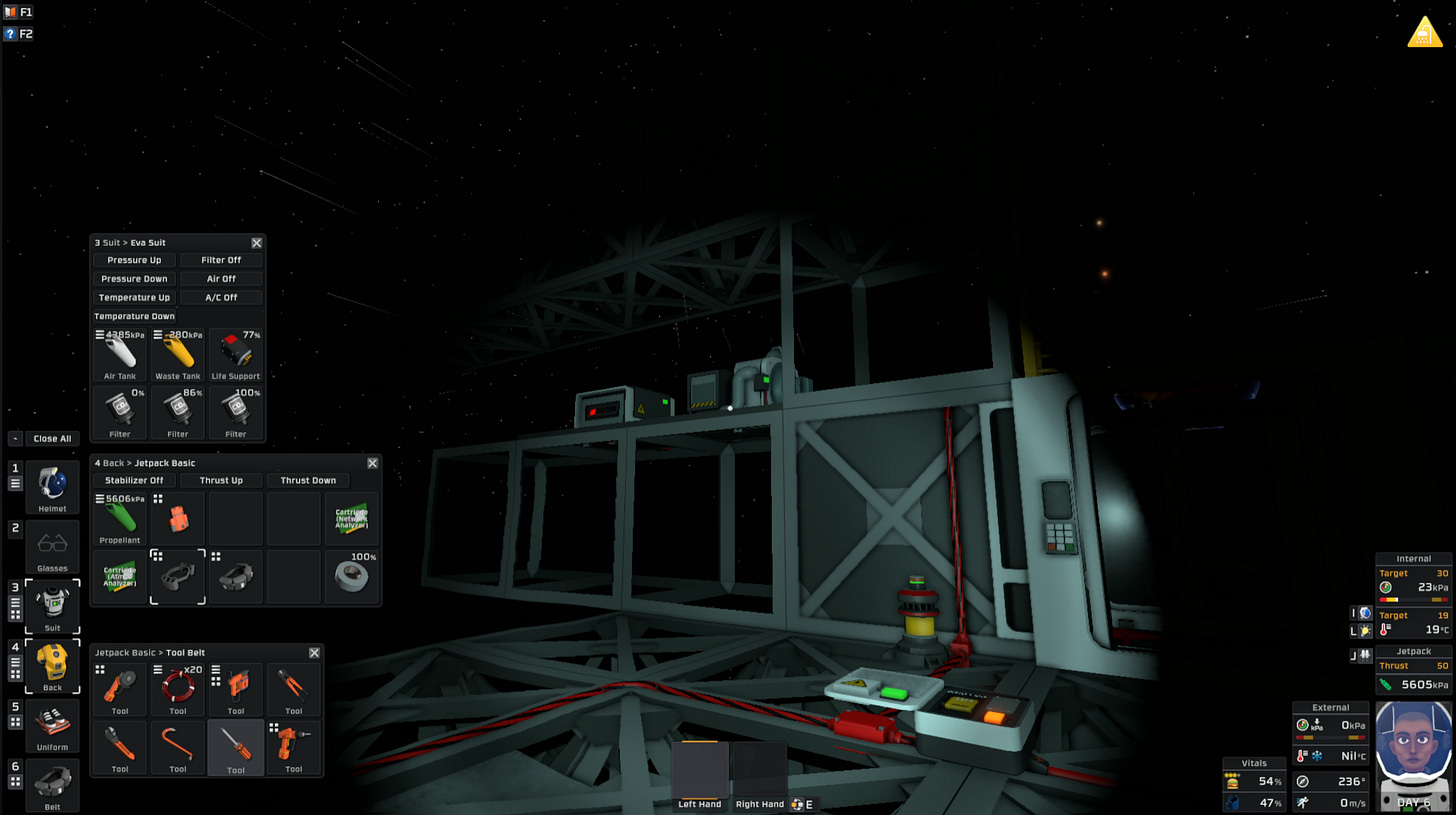Image resolution: width=1456 pixels, height=815 pixels.
Task: Click the green Propellant tank in Jetpack Basic
Action: 120,517
